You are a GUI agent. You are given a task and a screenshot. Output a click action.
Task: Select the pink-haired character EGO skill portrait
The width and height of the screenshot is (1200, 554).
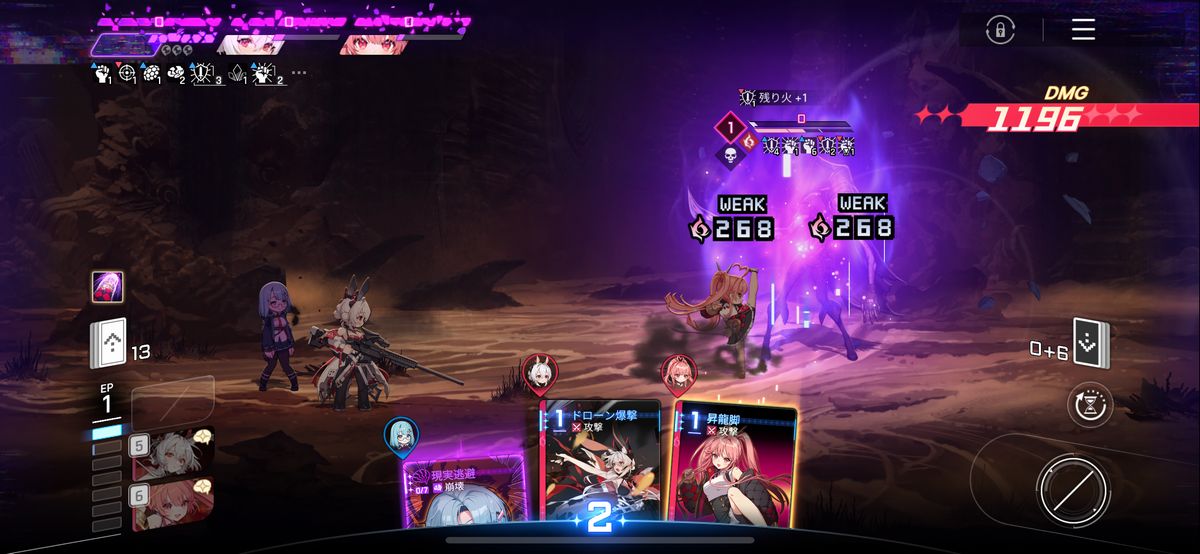pyautogui.click(x=172, y=501)
